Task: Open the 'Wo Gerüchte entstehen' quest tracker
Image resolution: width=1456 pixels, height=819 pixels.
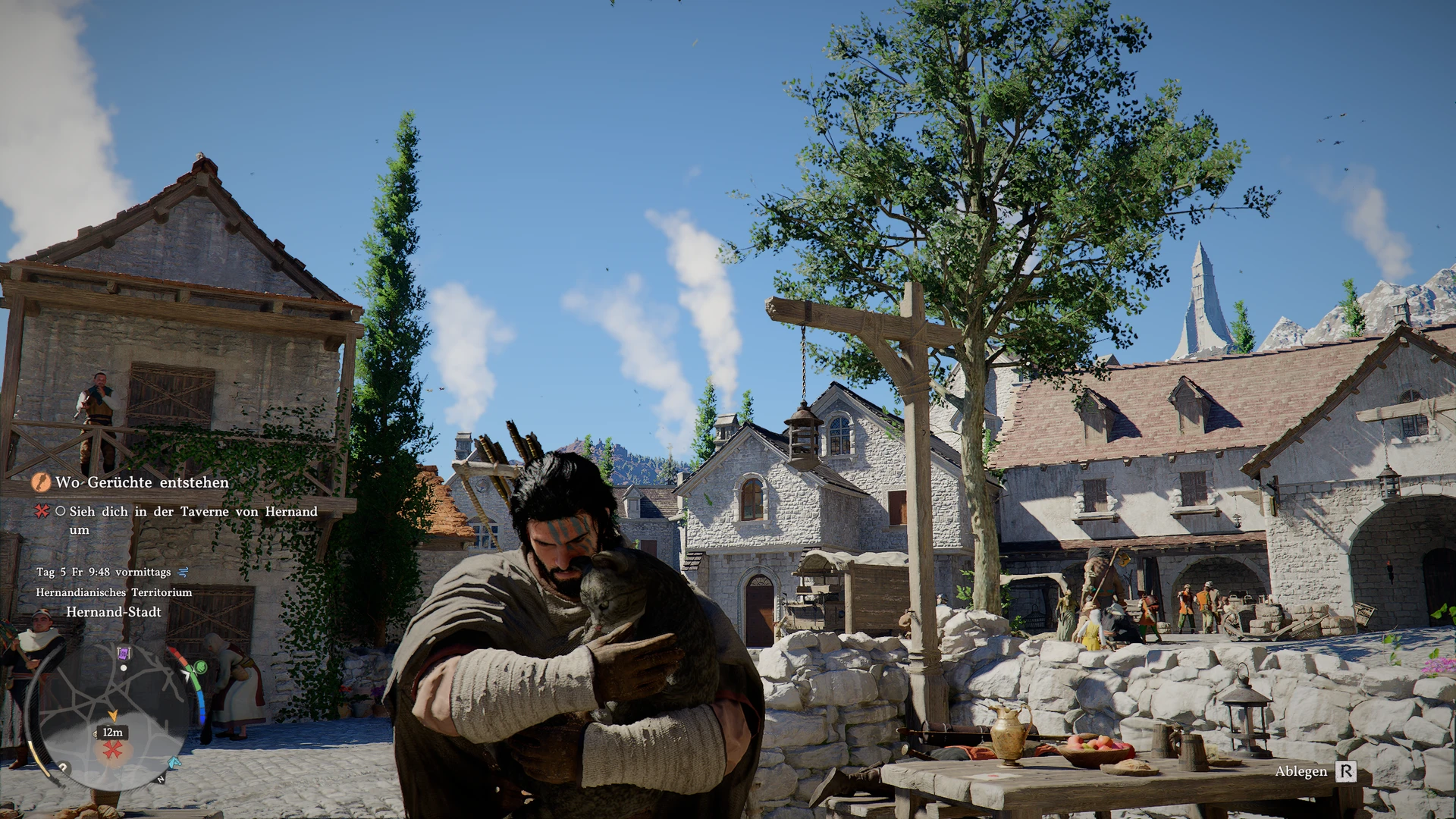Action: tap(142, 482)
